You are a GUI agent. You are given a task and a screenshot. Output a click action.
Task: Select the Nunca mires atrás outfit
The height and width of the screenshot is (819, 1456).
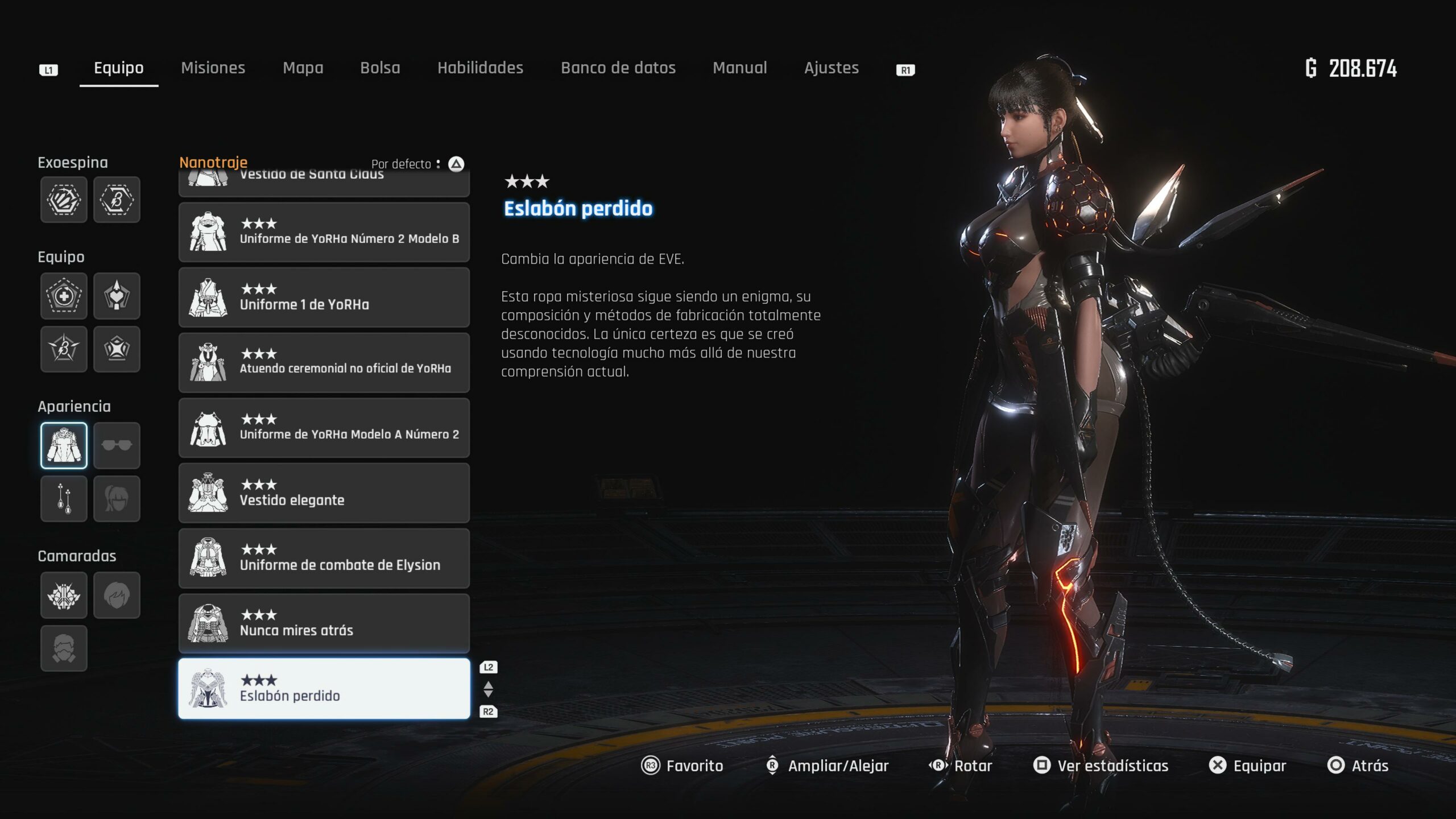pos(324,623)
